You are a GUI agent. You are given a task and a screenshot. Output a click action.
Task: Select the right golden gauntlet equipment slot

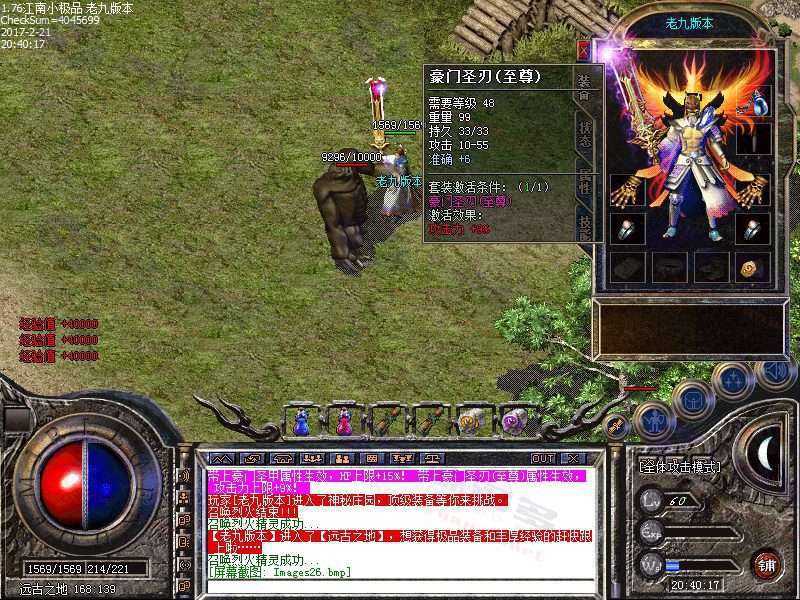click(753, 188)
